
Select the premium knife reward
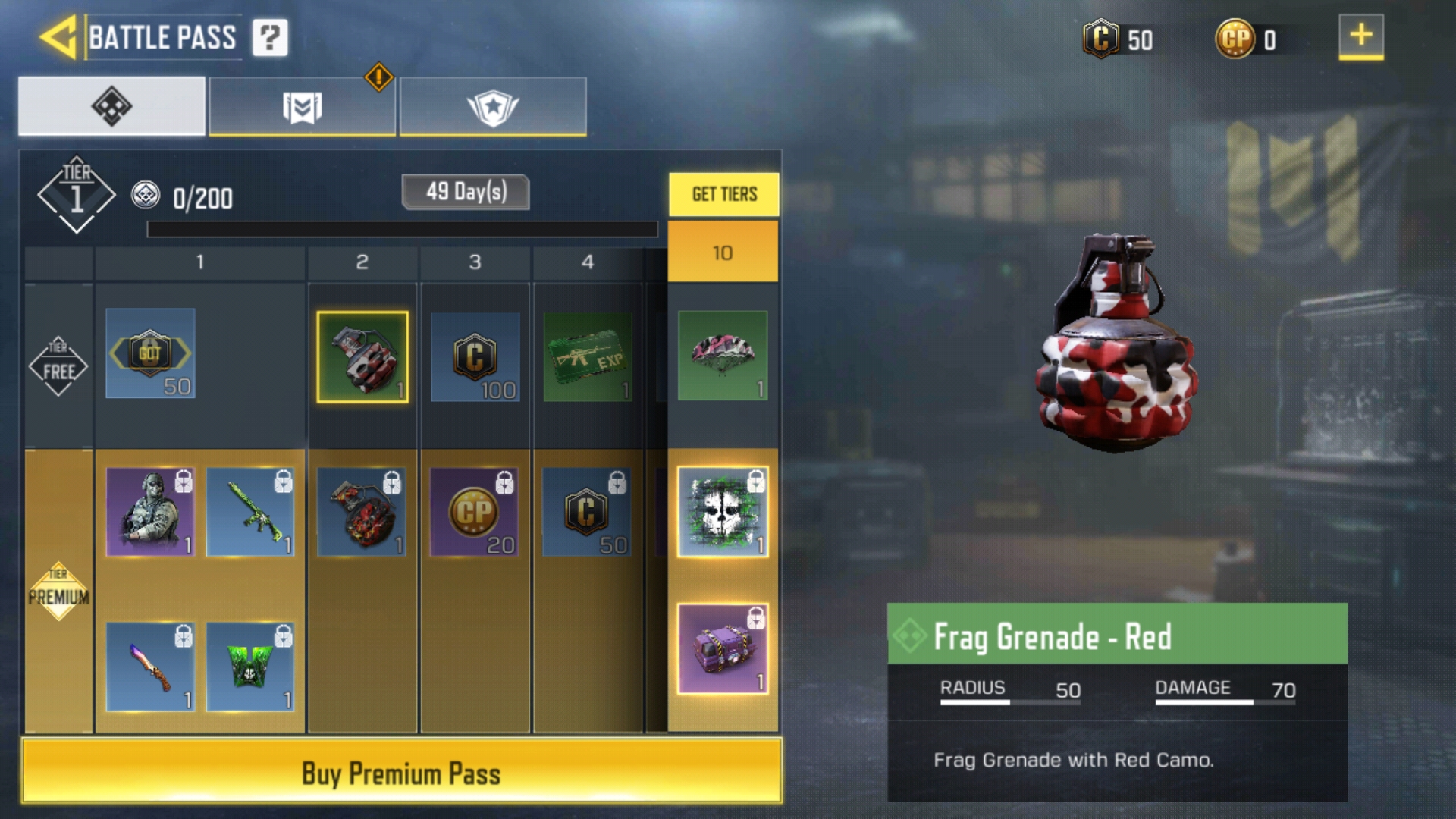[x=150, y=667]
